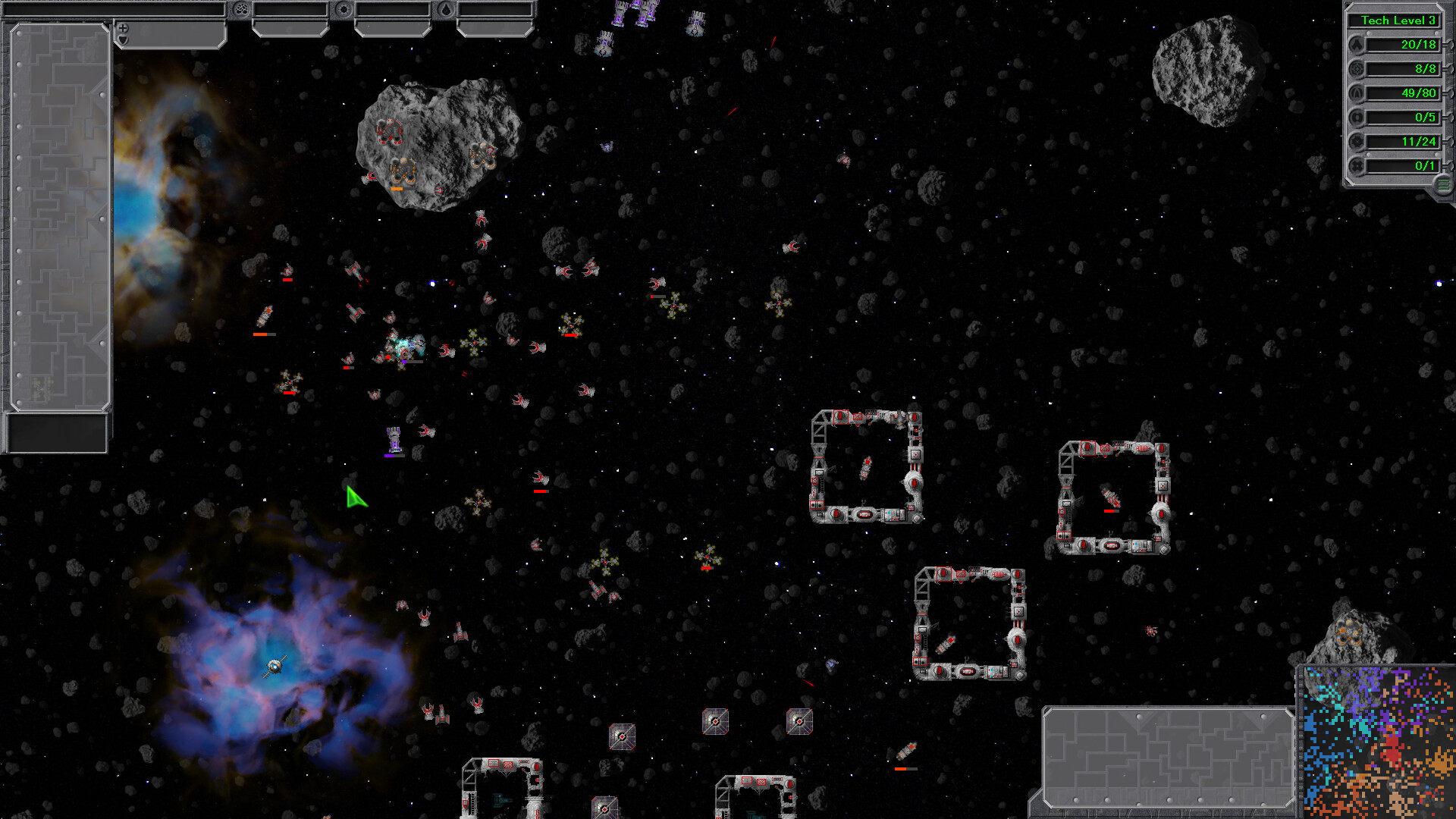This screenshot has height=819, width=1456.
Task: Toggle the round indicator light above the 20/18 bar
Action: click(x=1368, y=33)
